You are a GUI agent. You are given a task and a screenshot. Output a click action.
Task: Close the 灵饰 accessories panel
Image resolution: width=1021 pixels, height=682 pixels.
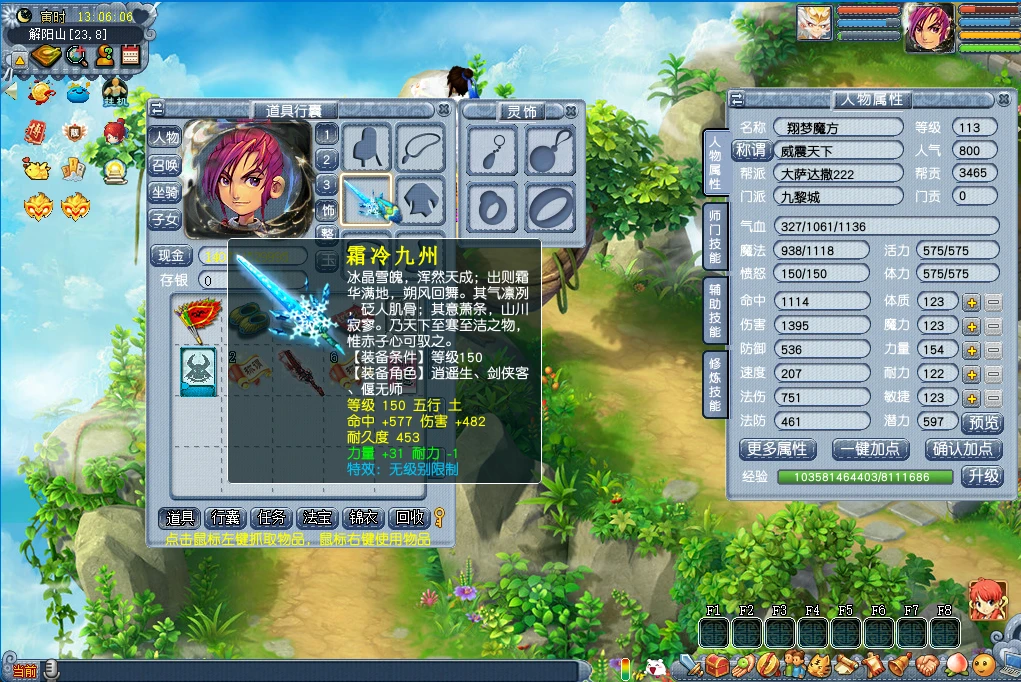tap(571, 110)
